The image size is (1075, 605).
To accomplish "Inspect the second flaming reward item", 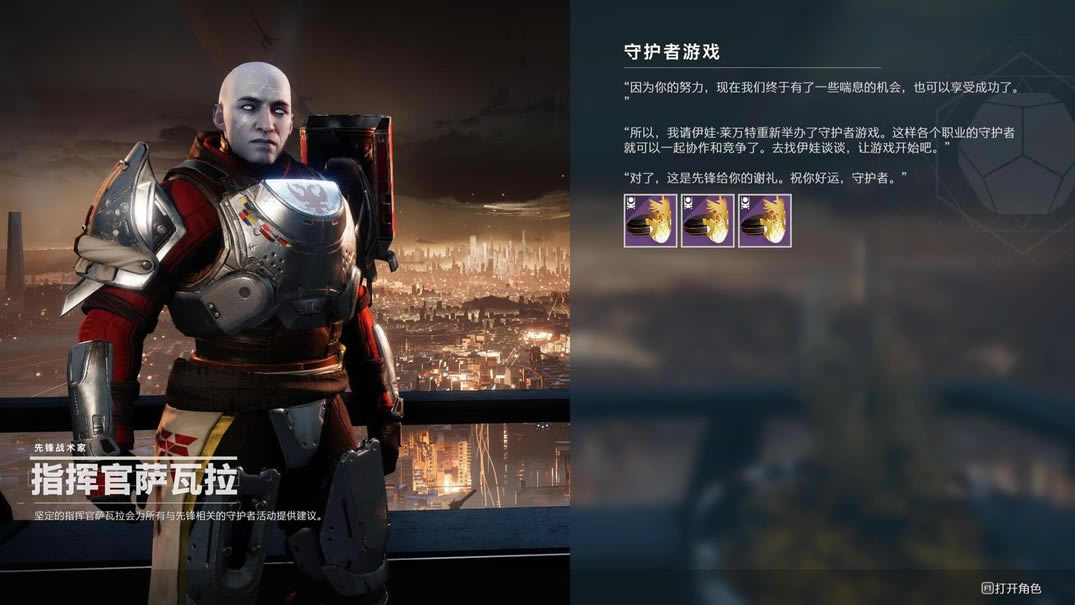I will click(708, 221).
